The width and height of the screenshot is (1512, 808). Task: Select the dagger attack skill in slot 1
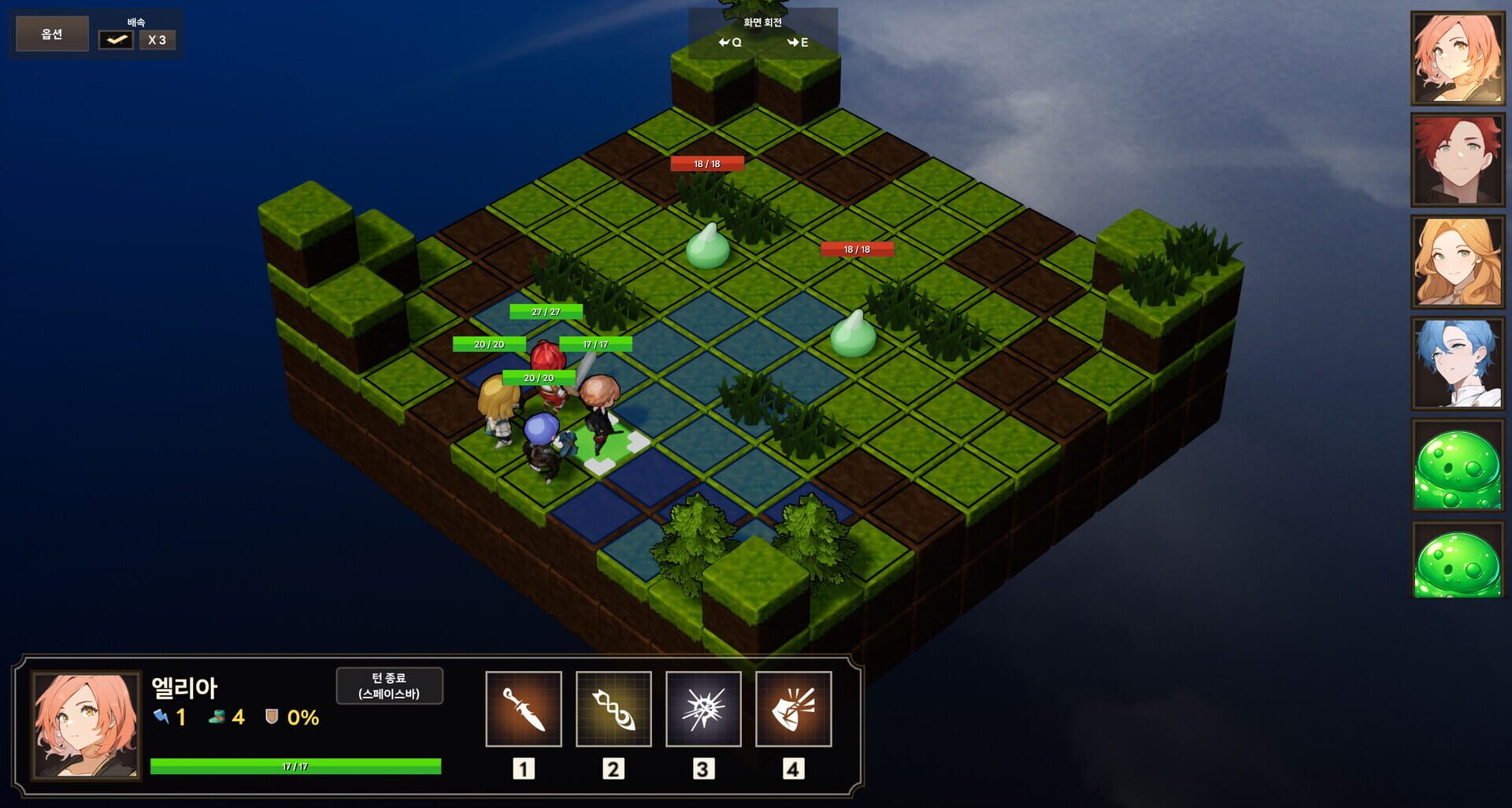[x=524, y=708]
